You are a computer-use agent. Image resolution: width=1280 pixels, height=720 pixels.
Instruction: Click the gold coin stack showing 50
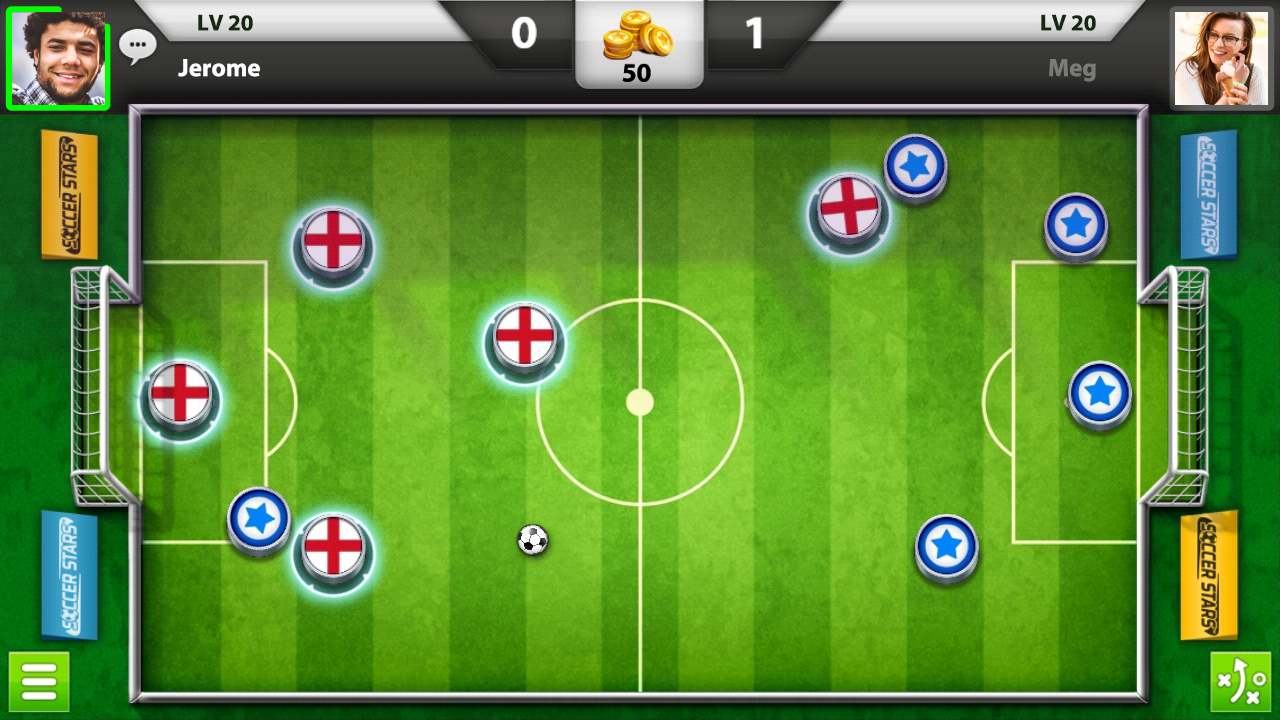pyautogui.click(x=639, y=45)
